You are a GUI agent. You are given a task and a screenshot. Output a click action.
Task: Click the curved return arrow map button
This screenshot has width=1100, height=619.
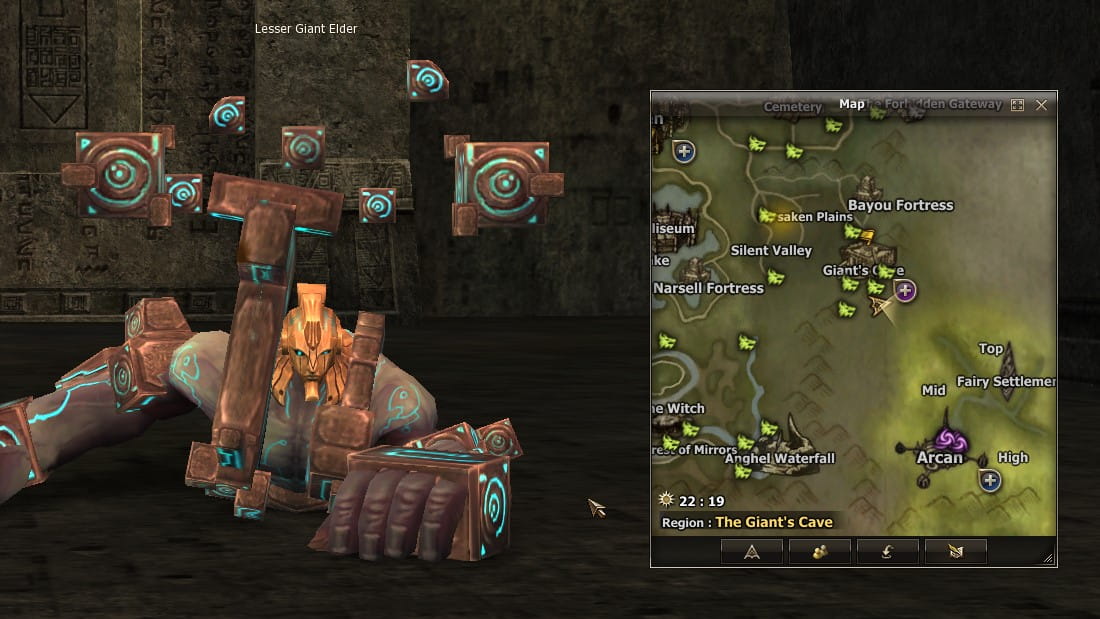tap(887, 551)
